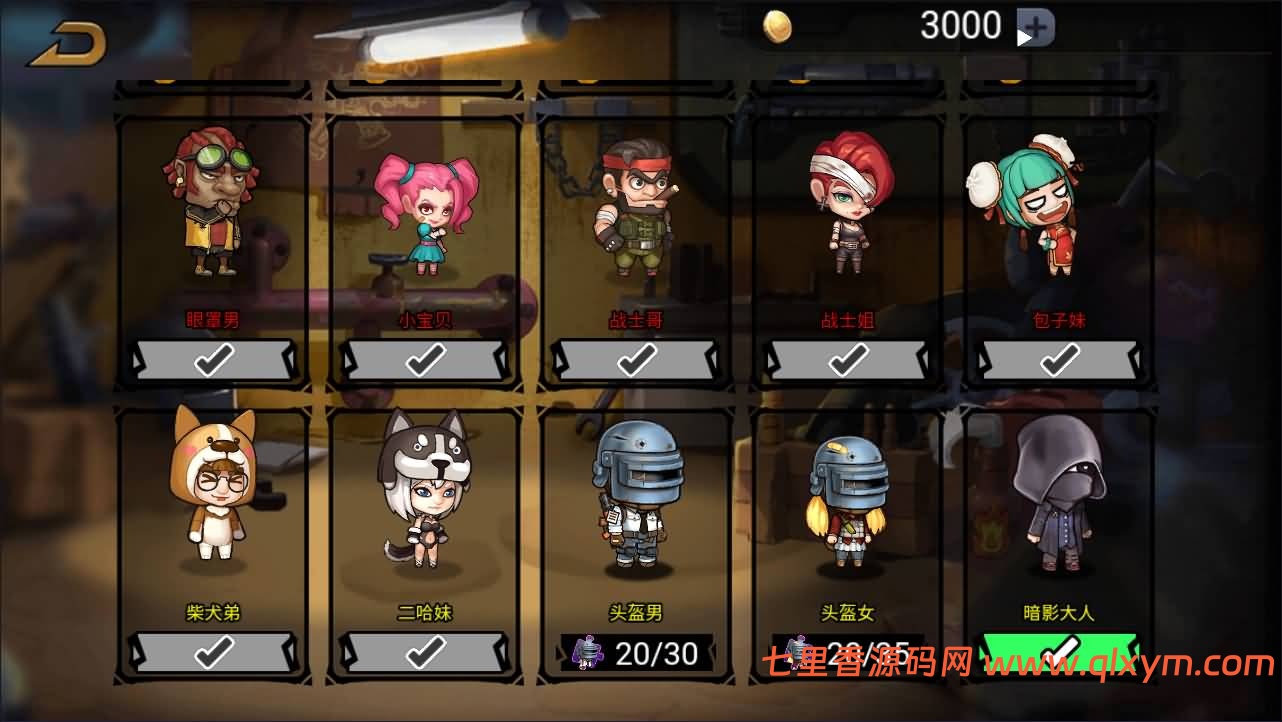Toggle the green checkmark under 暗影大人
The width and height of the screenshot is (1282, 722).
pos(1060,652)
